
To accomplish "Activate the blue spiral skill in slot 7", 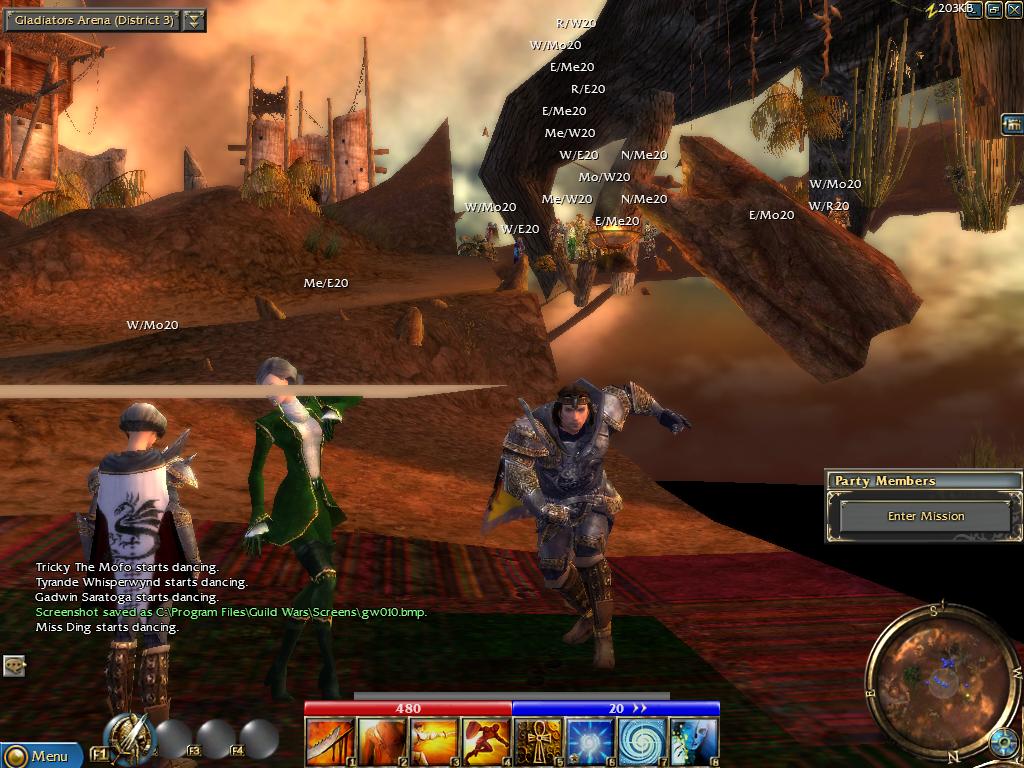I will (x=642, y=742).
